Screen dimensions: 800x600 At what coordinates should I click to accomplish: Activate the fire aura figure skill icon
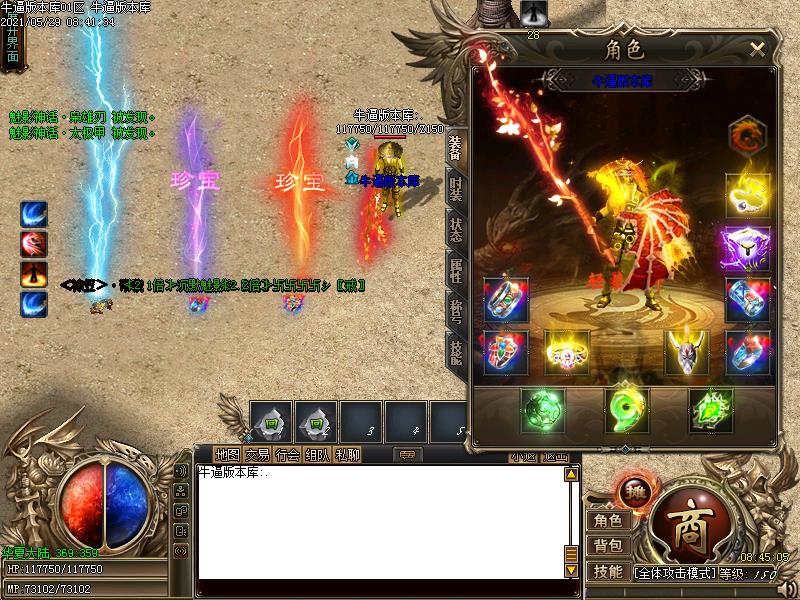[35, 274]
